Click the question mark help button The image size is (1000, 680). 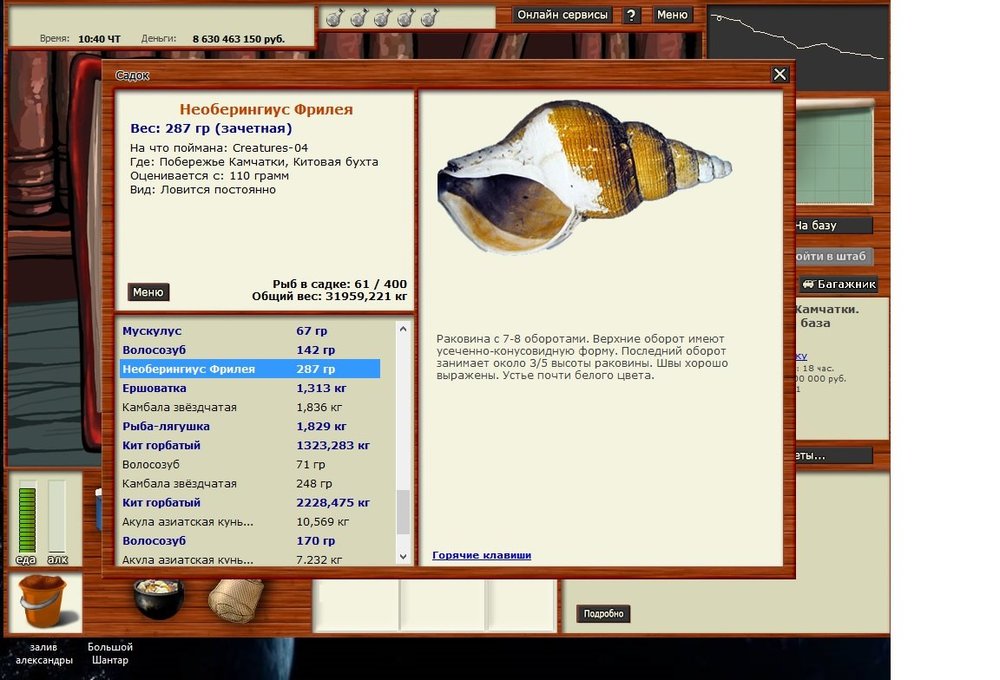click(x=631, y=16)
